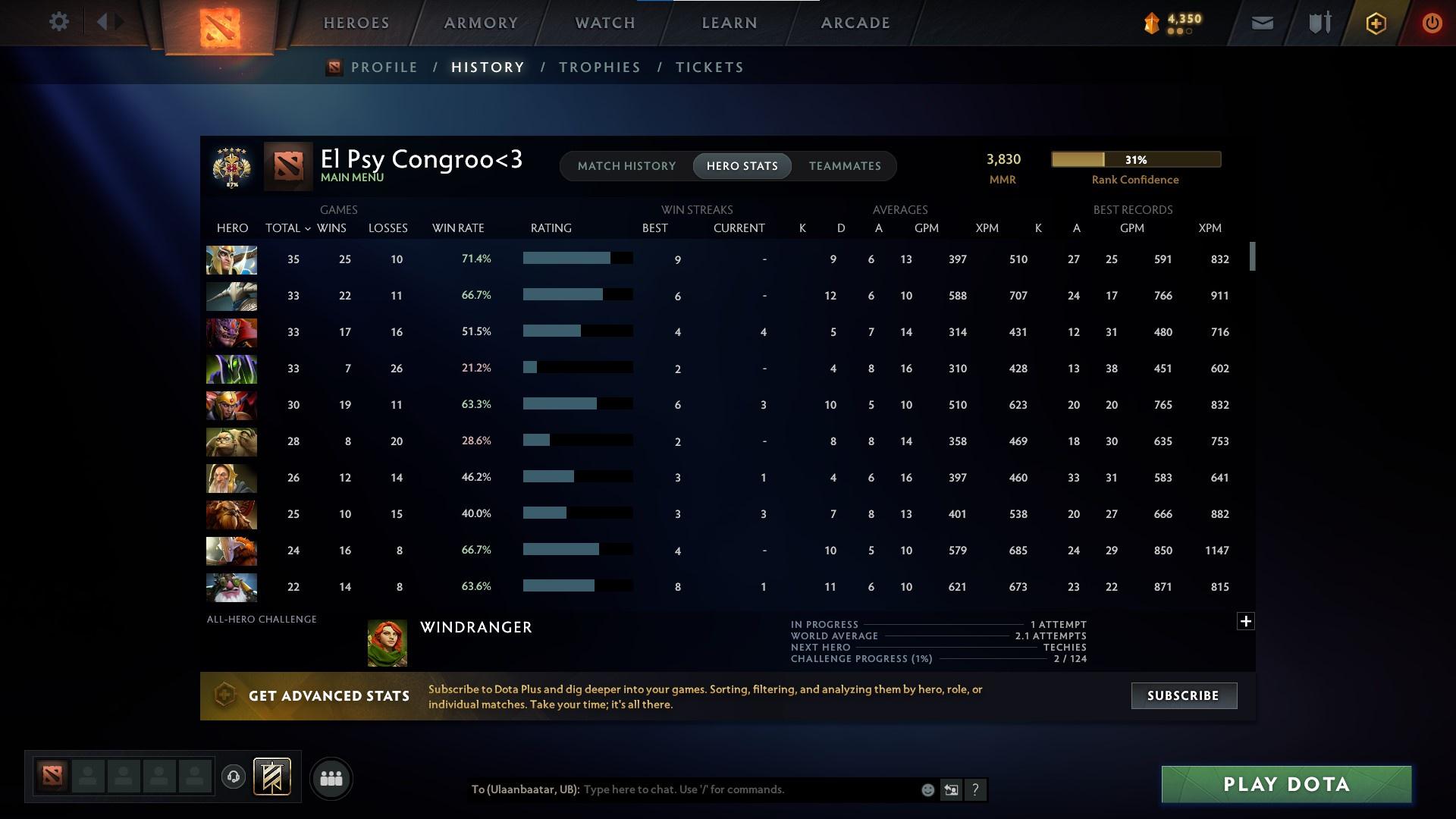1456x819 pixels.
Task: Click the emoticon smiley in the chat bar
Action: click(x=927, y=789)
